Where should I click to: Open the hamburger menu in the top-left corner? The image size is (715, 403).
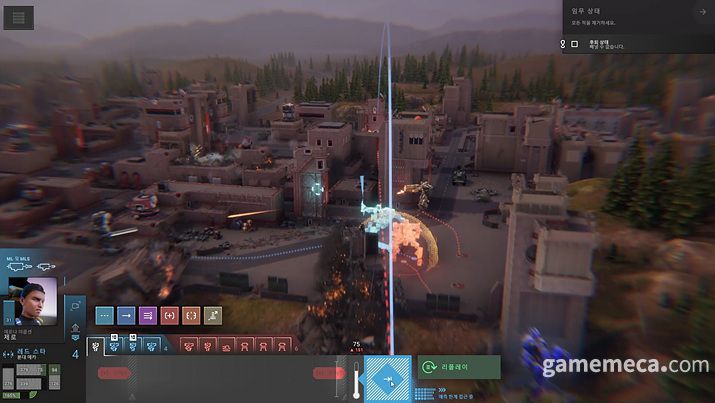pos(19,17)
